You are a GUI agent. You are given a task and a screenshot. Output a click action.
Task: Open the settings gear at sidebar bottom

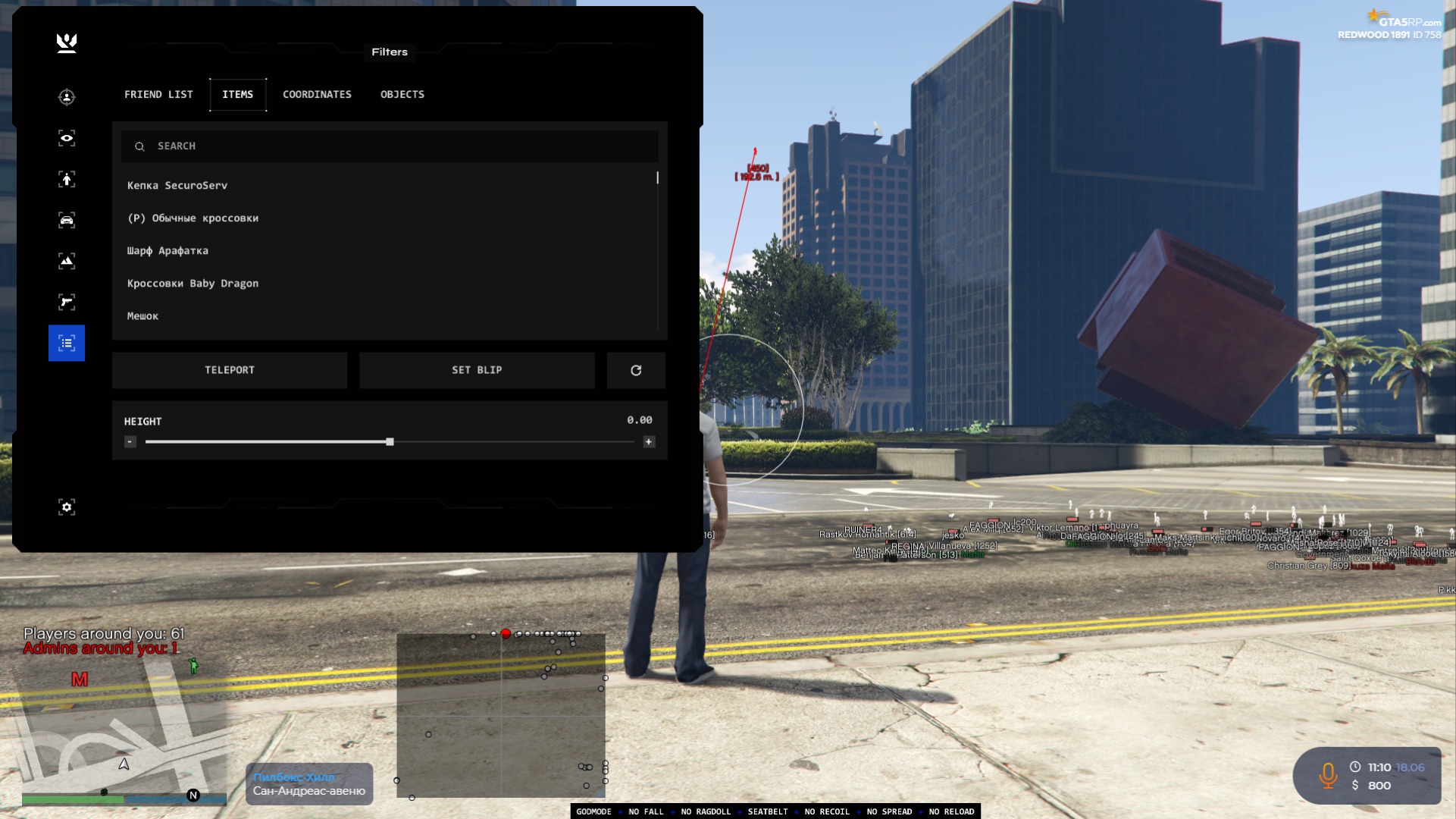point(67,507)
